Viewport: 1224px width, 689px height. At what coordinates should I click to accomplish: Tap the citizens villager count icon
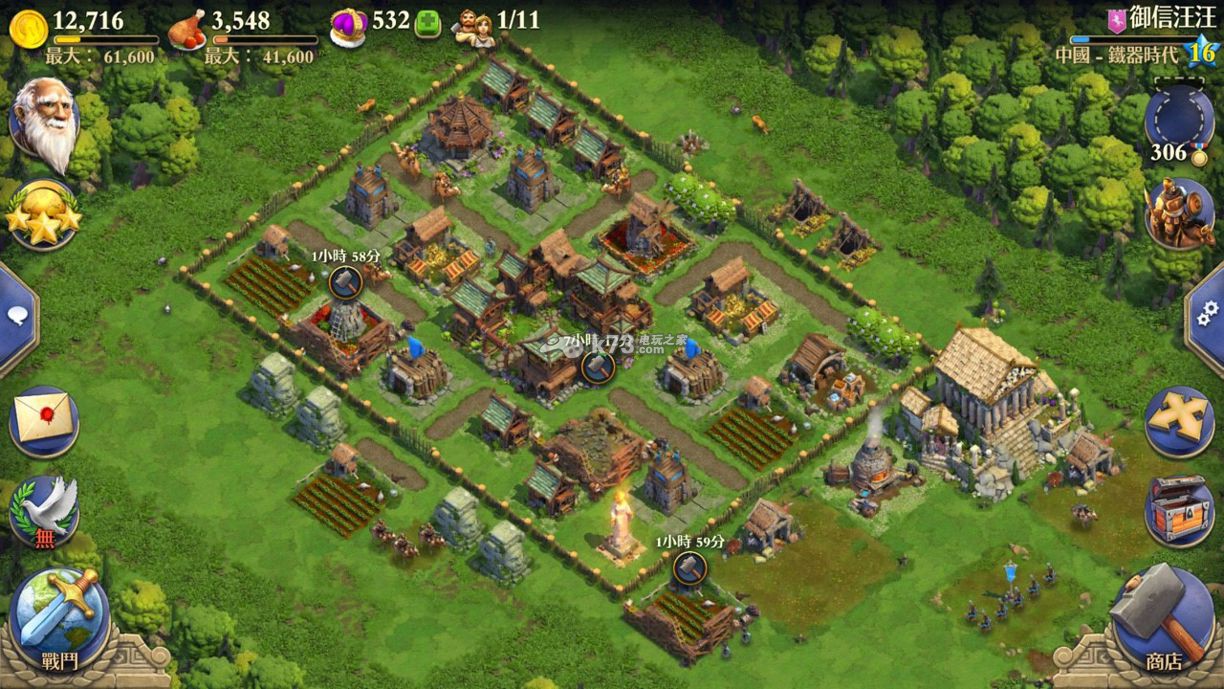(x=473, y=24)
